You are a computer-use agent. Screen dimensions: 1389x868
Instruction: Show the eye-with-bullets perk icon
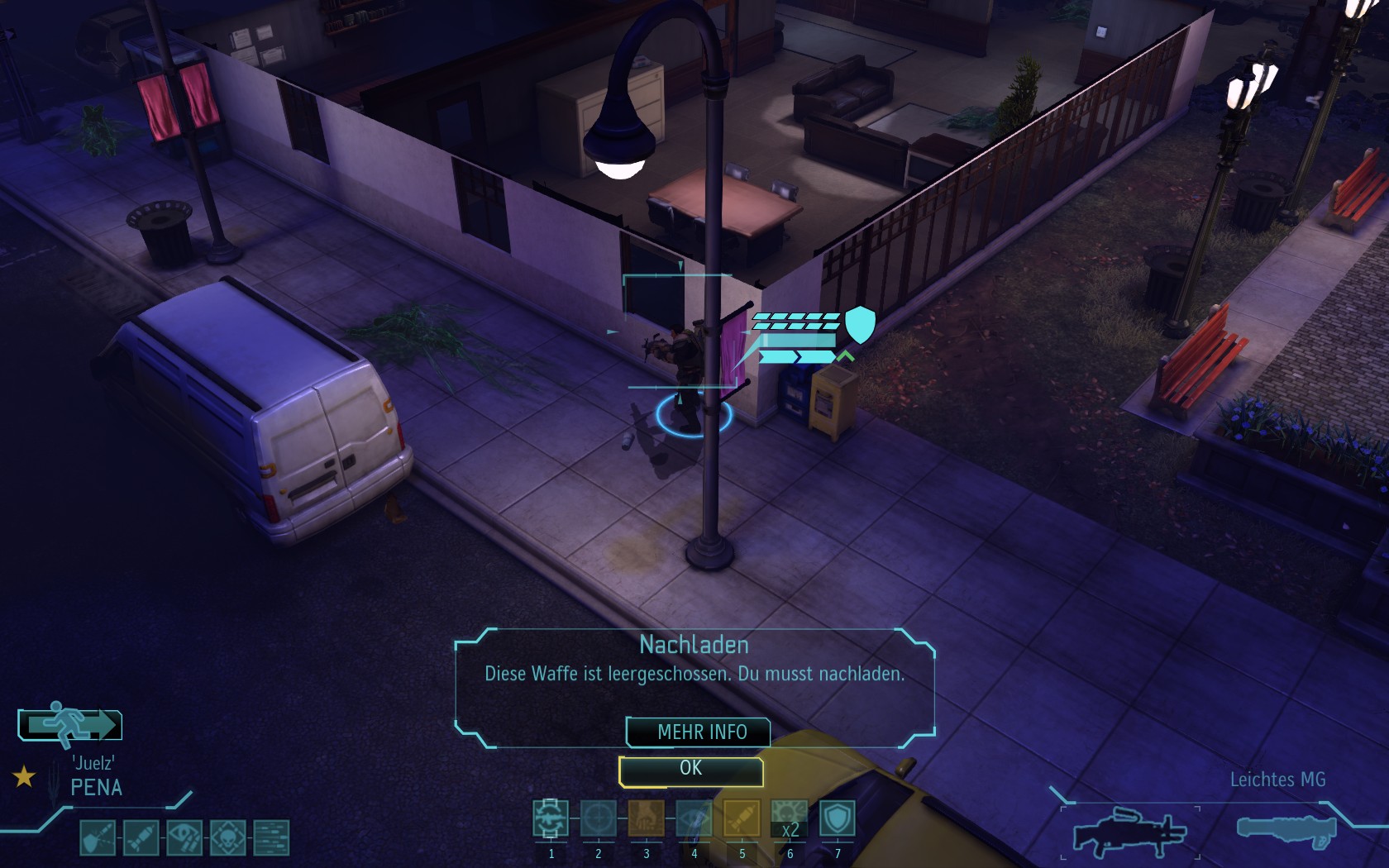tap(184, 837)
